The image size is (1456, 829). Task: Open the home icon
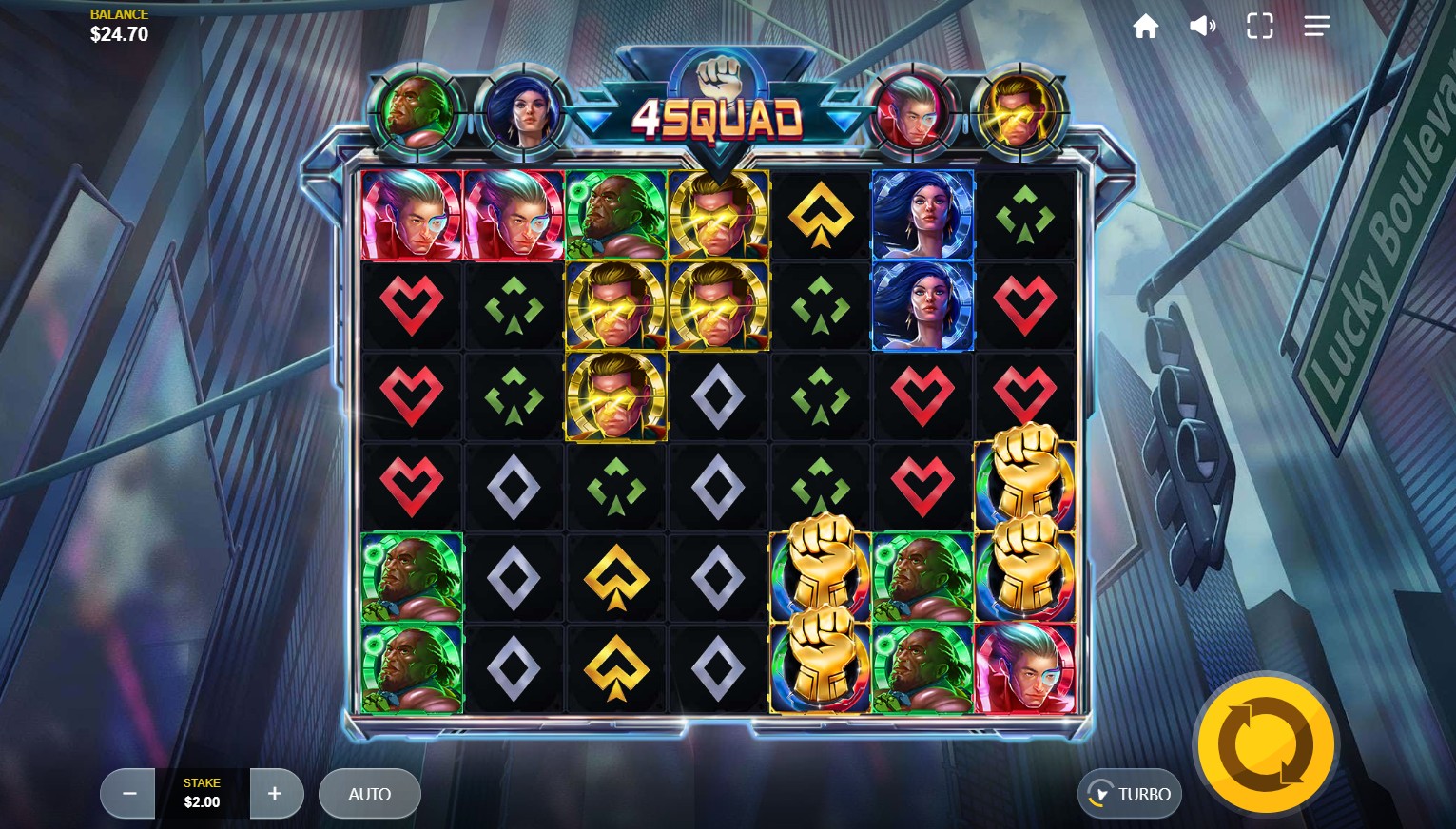[1145, 26]
